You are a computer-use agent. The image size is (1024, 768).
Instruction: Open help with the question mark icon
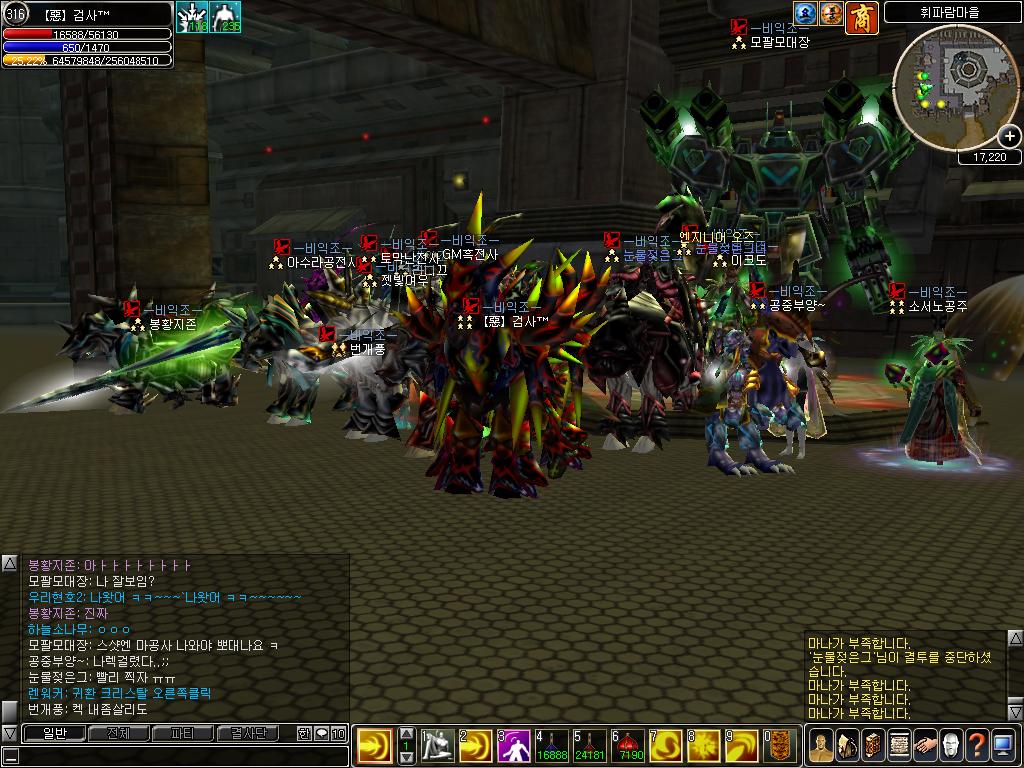977,745
